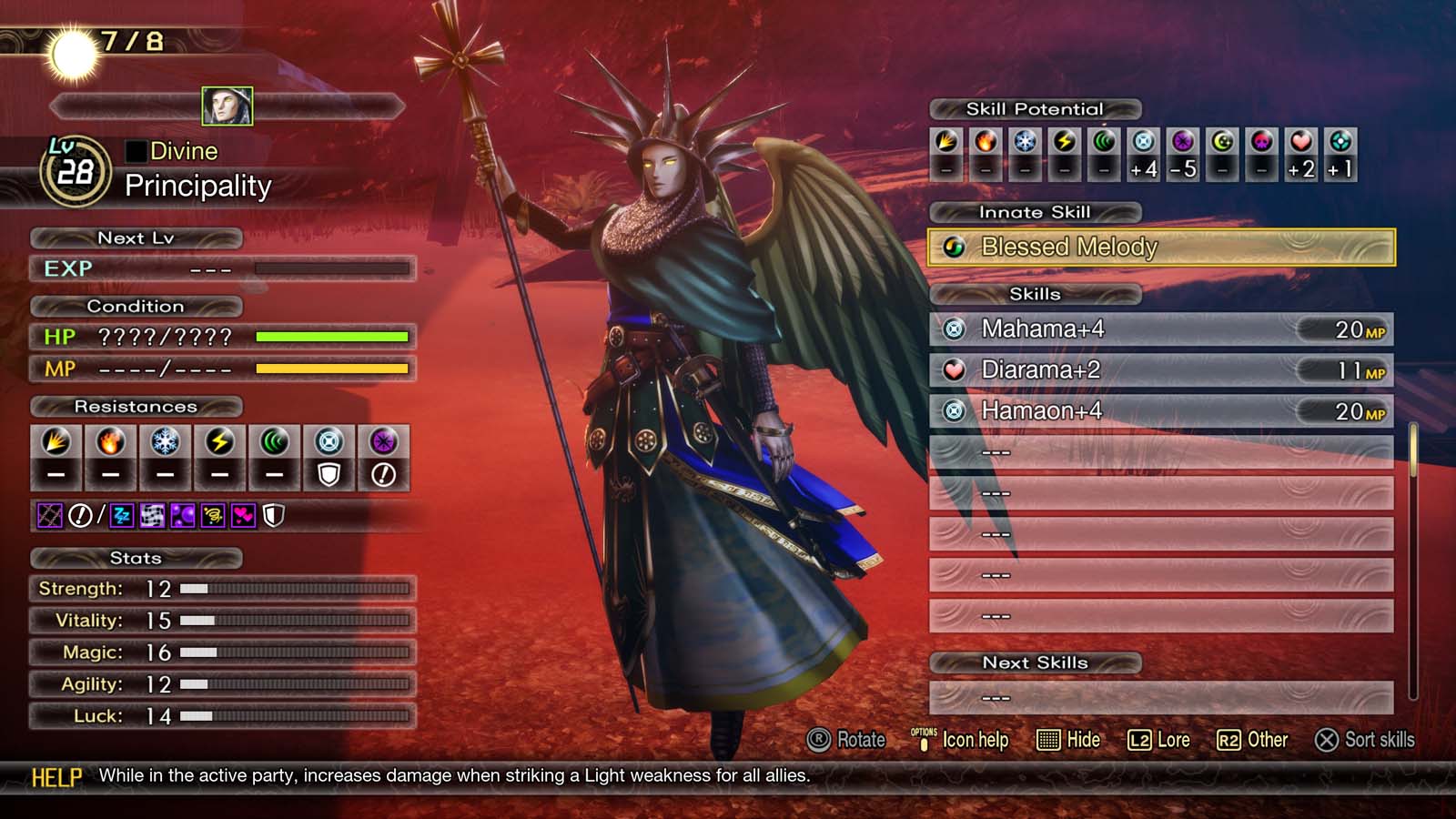Viewport: 1456px width, 819px height.
Task: Toggle Icon help with the Options prompt
Action: [973, 740]
